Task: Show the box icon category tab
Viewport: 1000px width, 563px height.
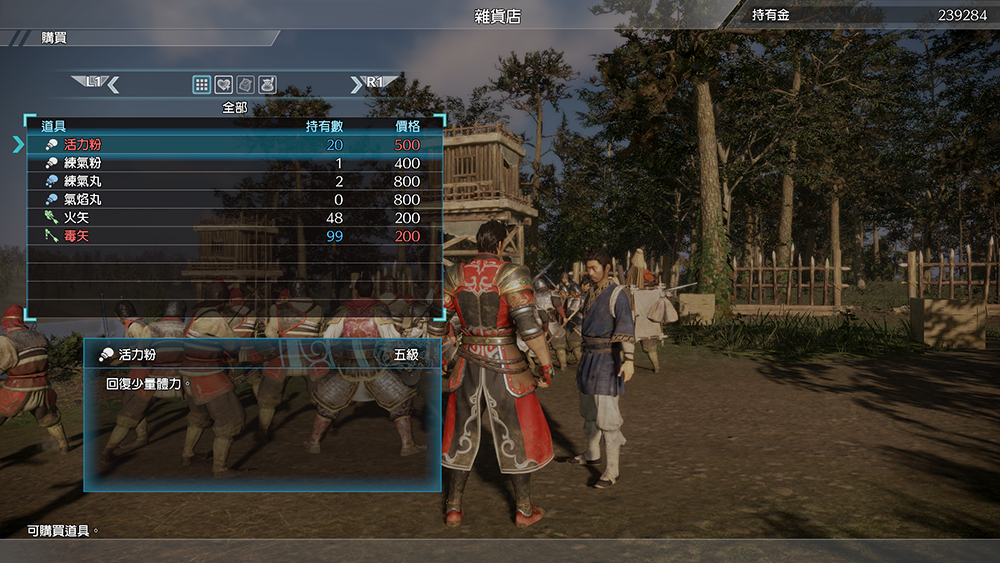Action: pyautogui.click(x=245, y=85)
